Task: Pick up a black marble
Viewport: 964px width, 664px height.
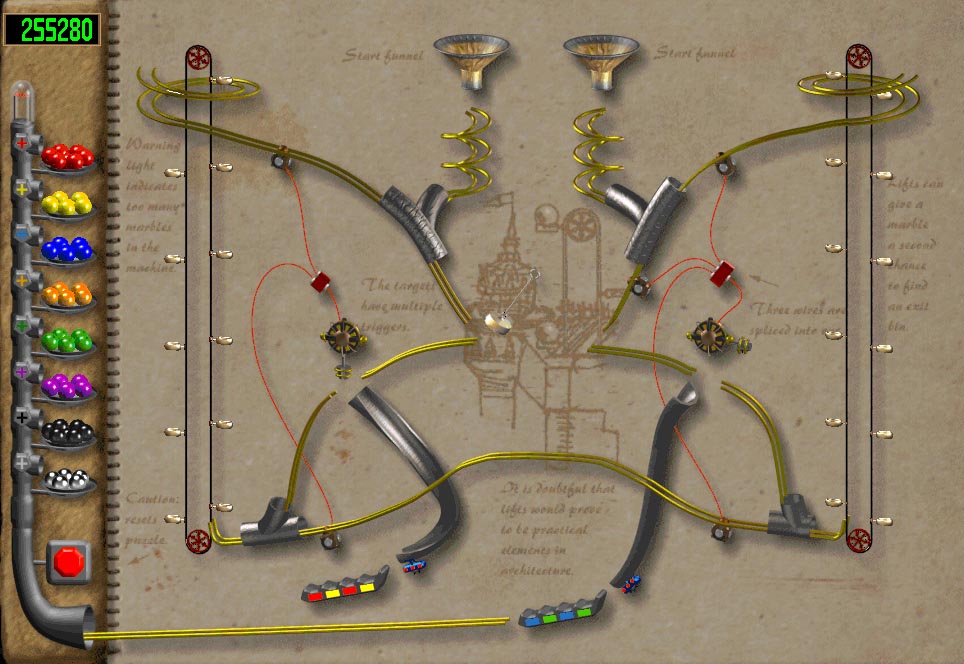Action: (68, 432)
